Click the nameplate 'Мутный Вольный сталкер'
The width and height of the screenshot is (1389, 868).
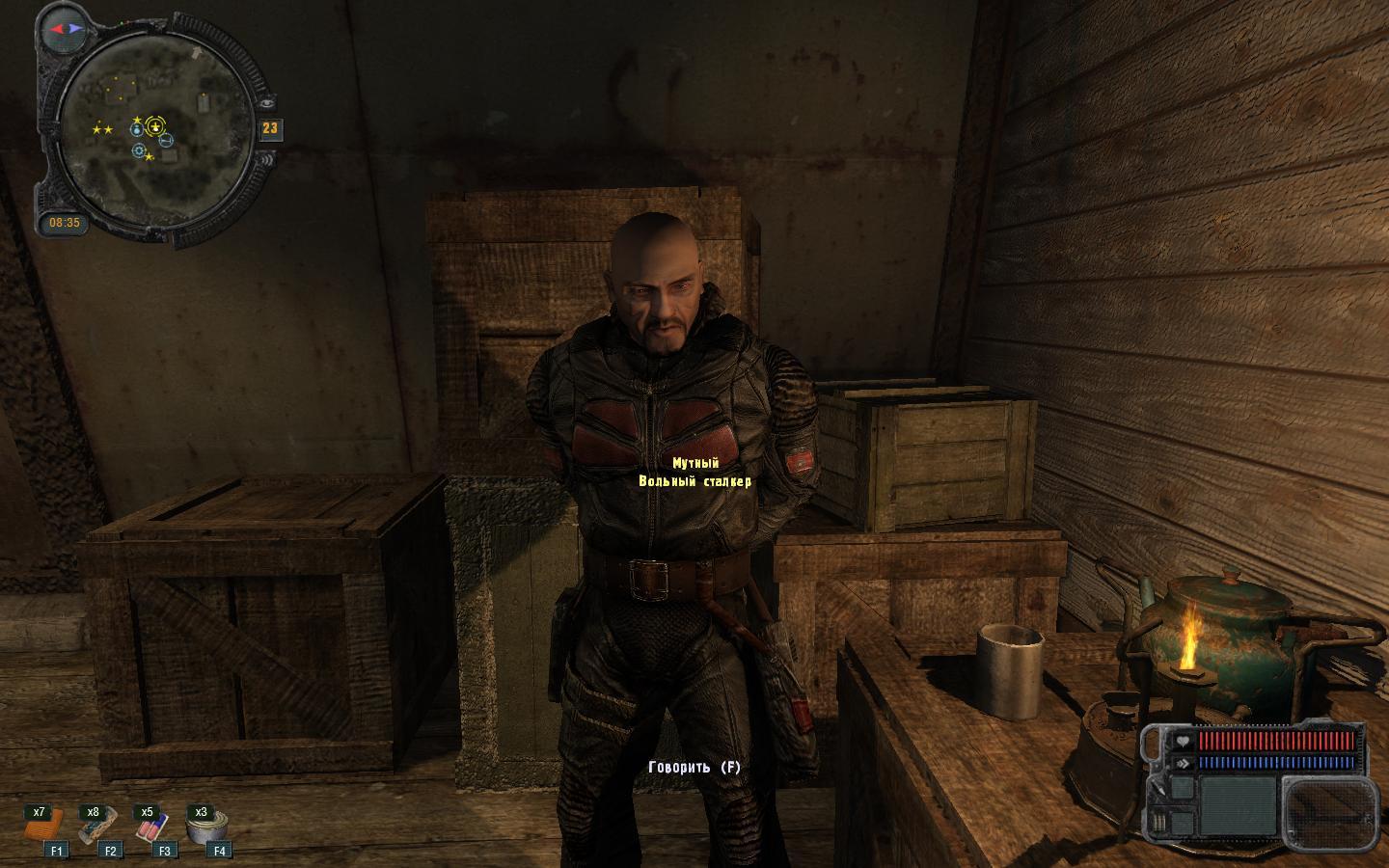pyautogui.click(x=694, y=473)
